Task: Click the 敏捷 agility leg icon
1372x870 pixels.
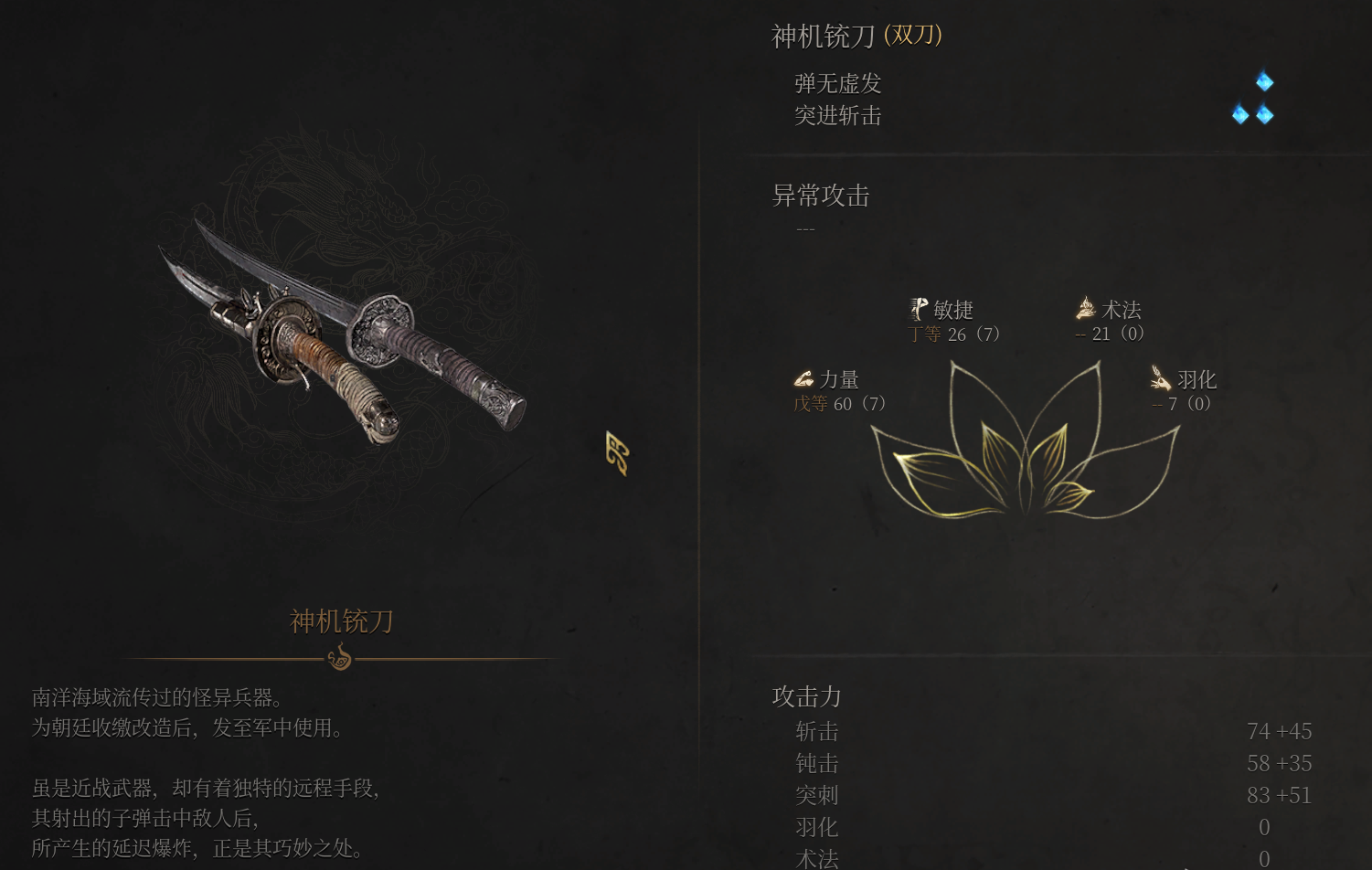Action: click(x=919, y=309)
